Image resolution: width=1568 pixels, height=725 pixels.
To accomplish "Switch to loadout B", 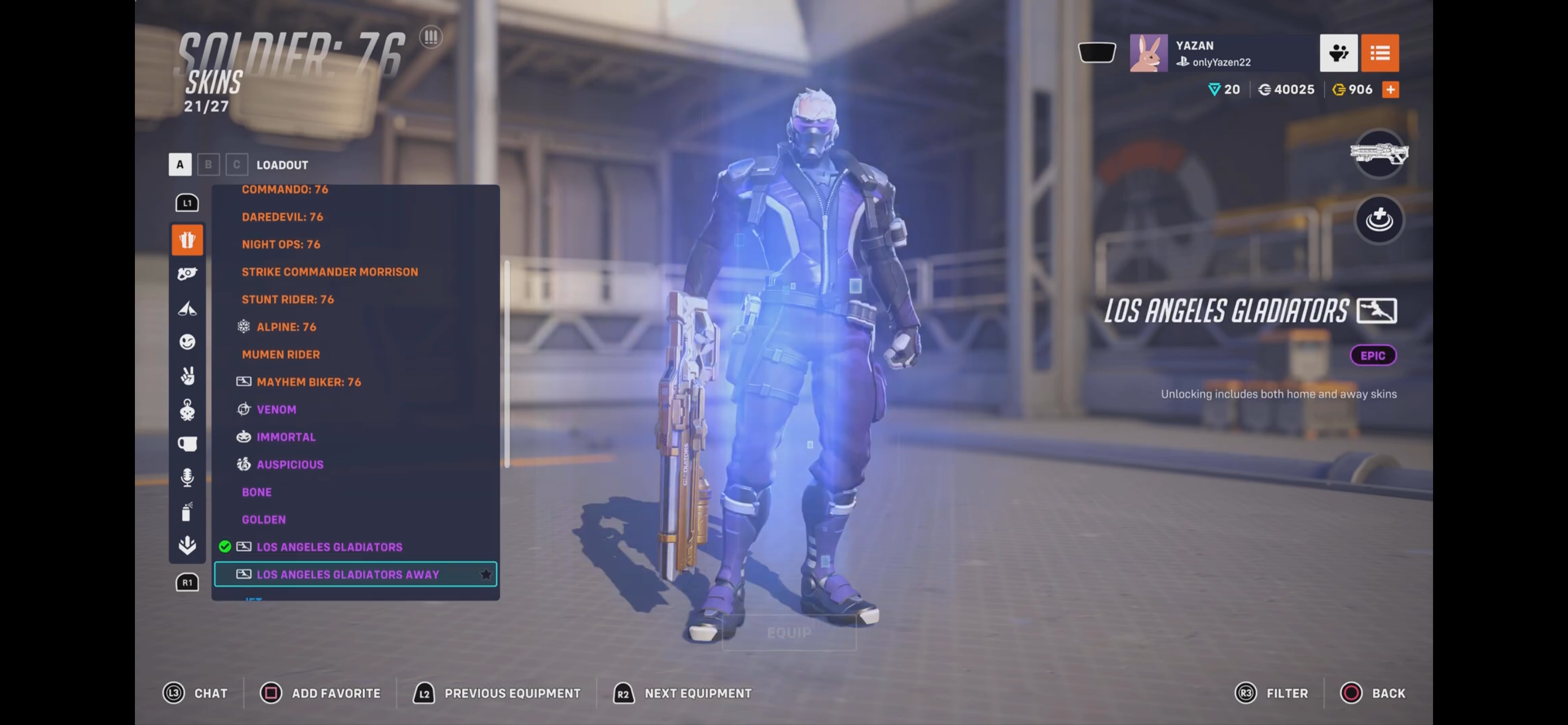I will (x=208, y=164).
